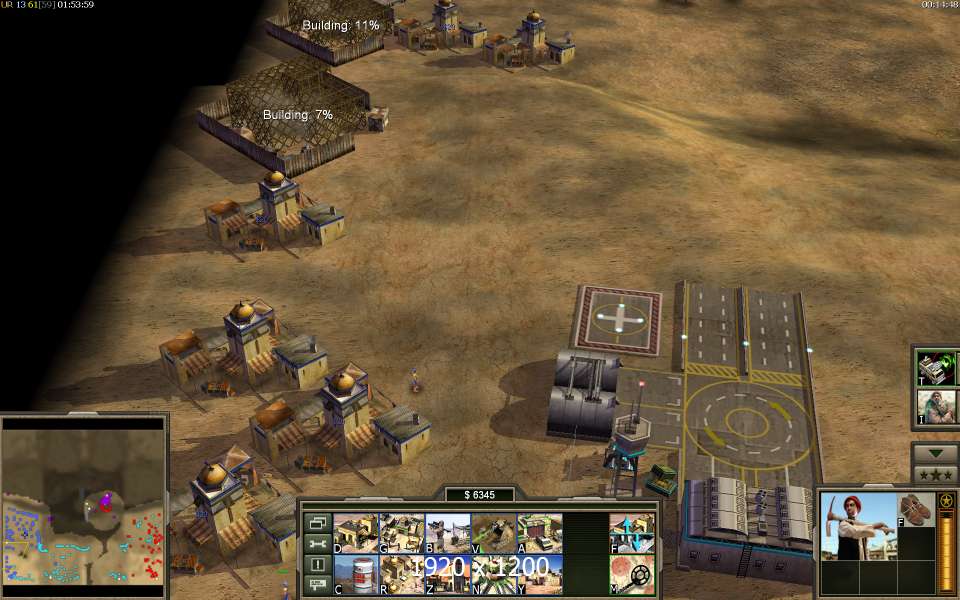Place the Demo Trap barrel icon
Viewport: 960px width, 600px height.
pos(356,574)
